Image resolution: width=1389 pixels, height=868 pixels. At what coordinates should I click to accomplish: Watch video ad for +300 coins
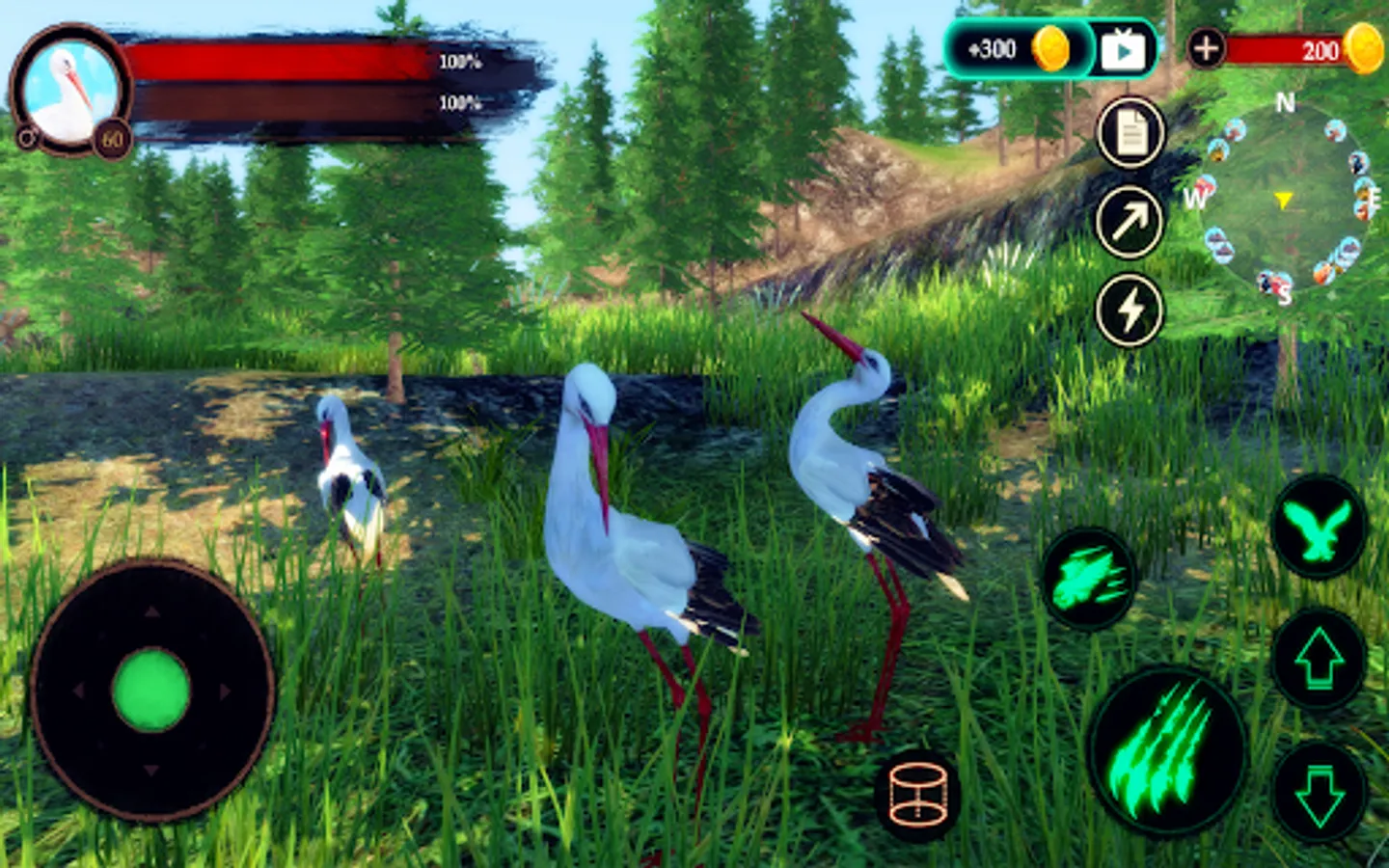coord(1122,49)
